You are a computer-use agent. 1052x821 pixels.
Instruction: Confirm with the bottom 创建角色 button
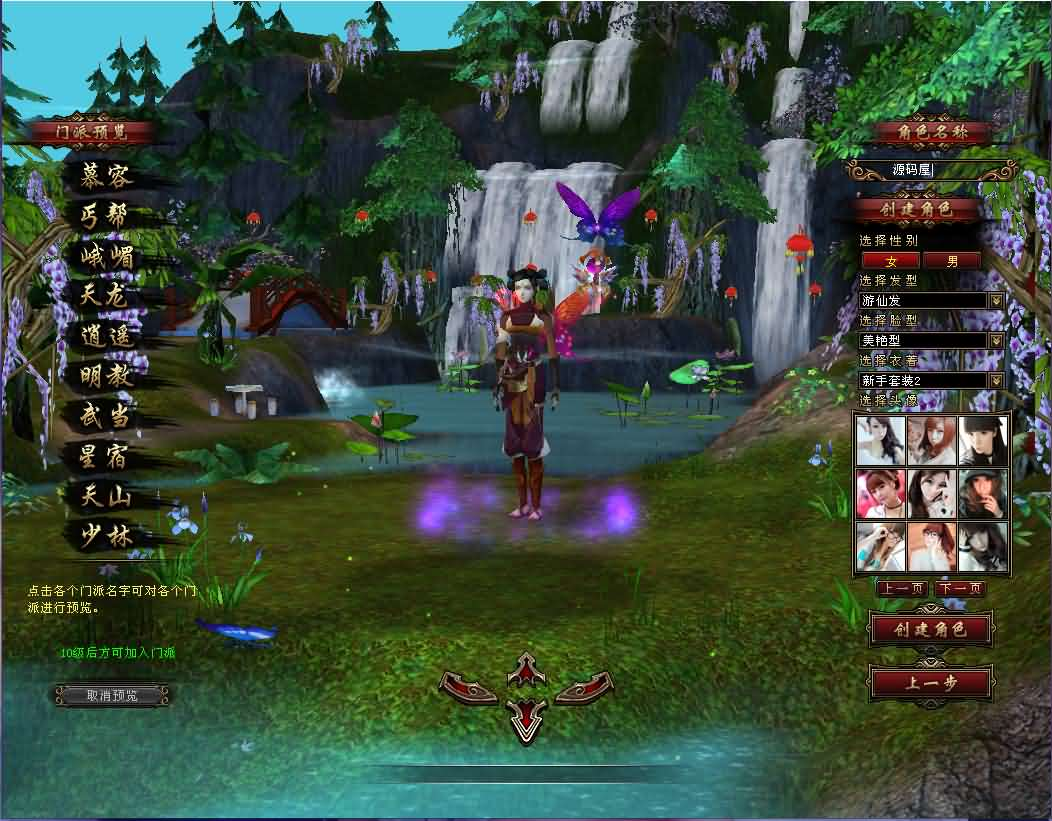(x=930, y=629)
